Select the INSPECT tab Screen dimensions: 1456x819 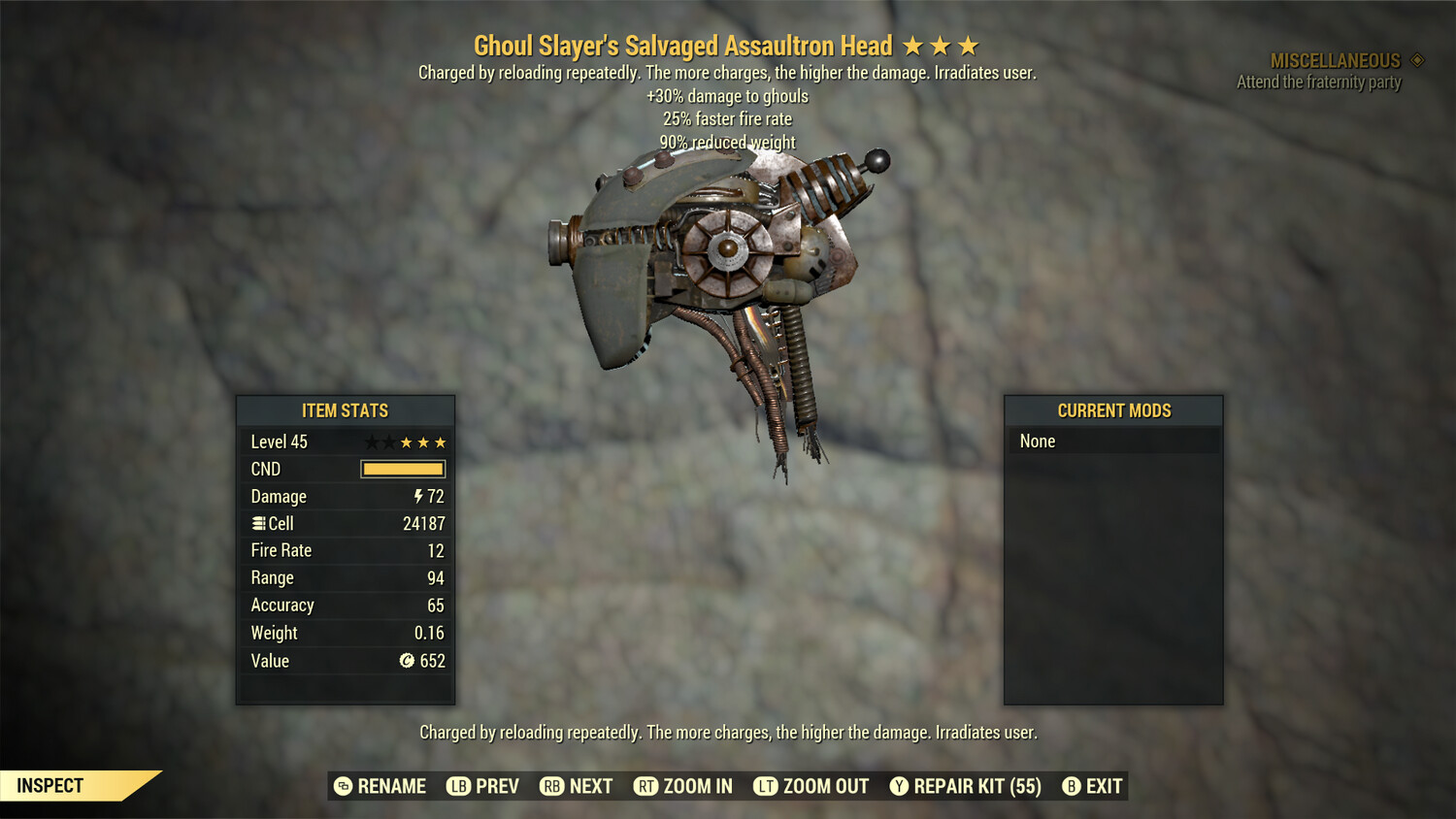49,785
